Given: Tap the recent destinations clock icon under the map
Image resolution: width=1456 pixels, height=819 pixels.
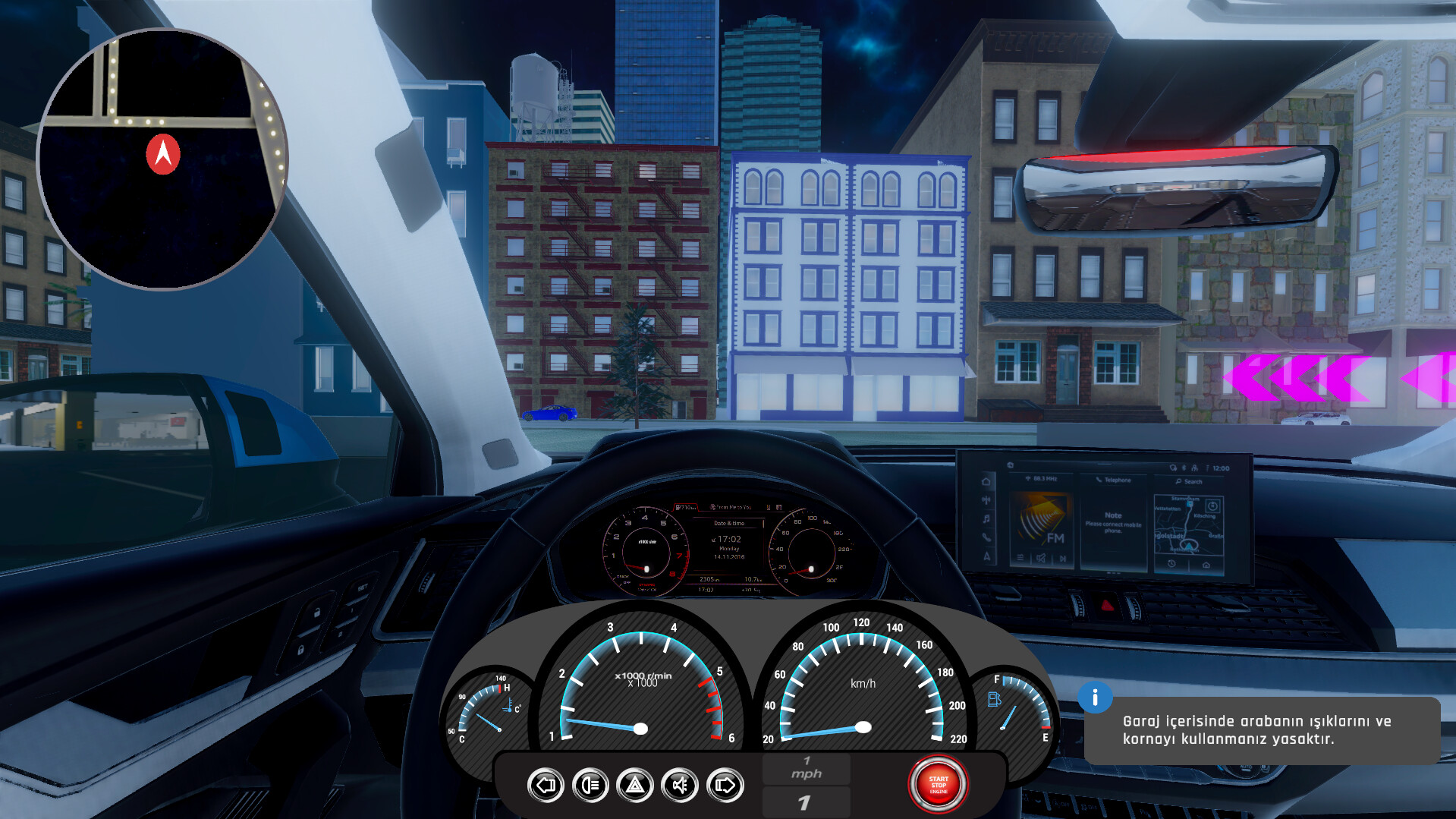Looking at the screenshot, I should [x=1171, y=563].
